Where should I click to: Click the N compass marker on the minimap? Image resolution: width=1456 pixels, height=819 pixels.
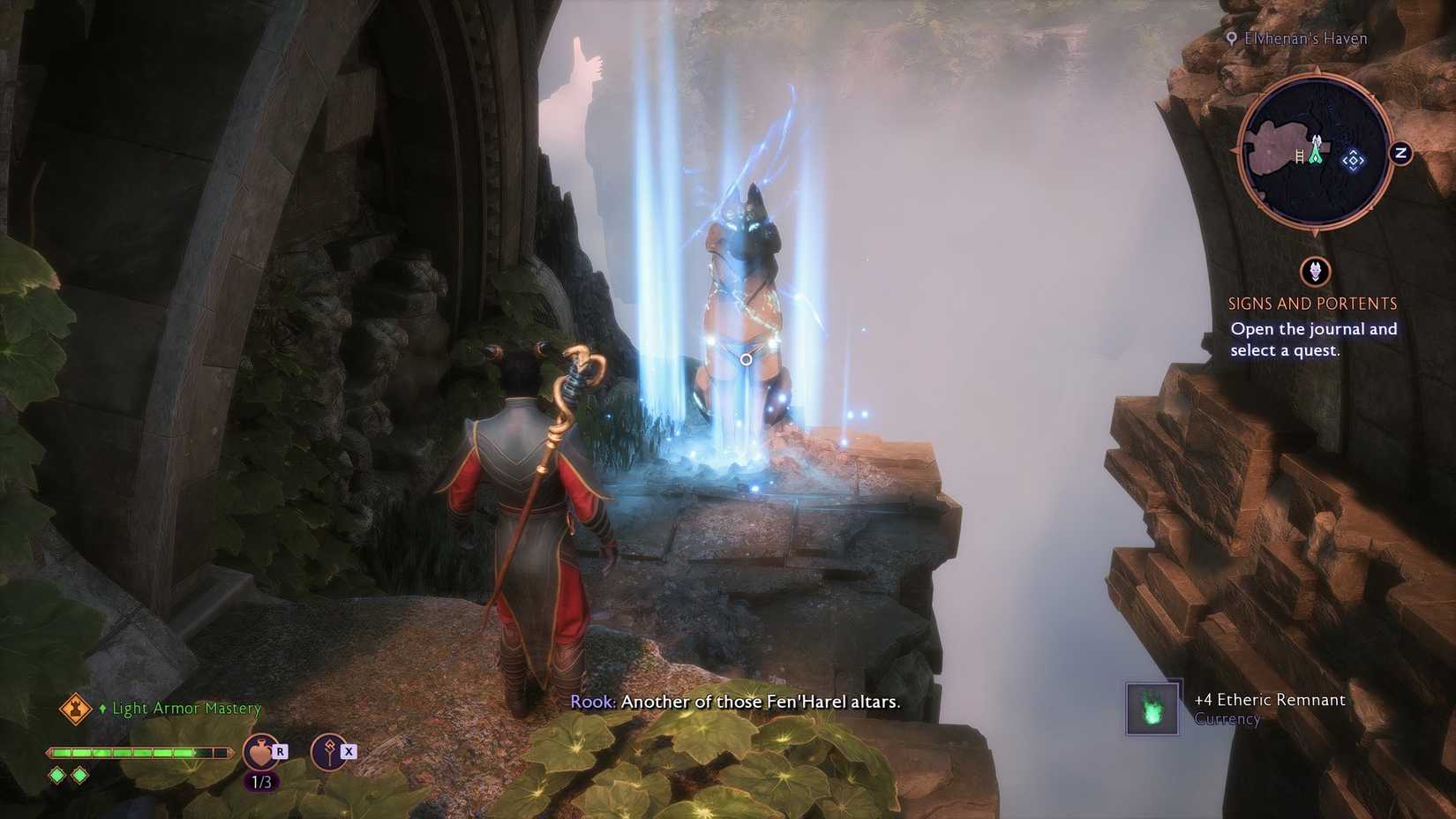click(x=1400, y=152)
